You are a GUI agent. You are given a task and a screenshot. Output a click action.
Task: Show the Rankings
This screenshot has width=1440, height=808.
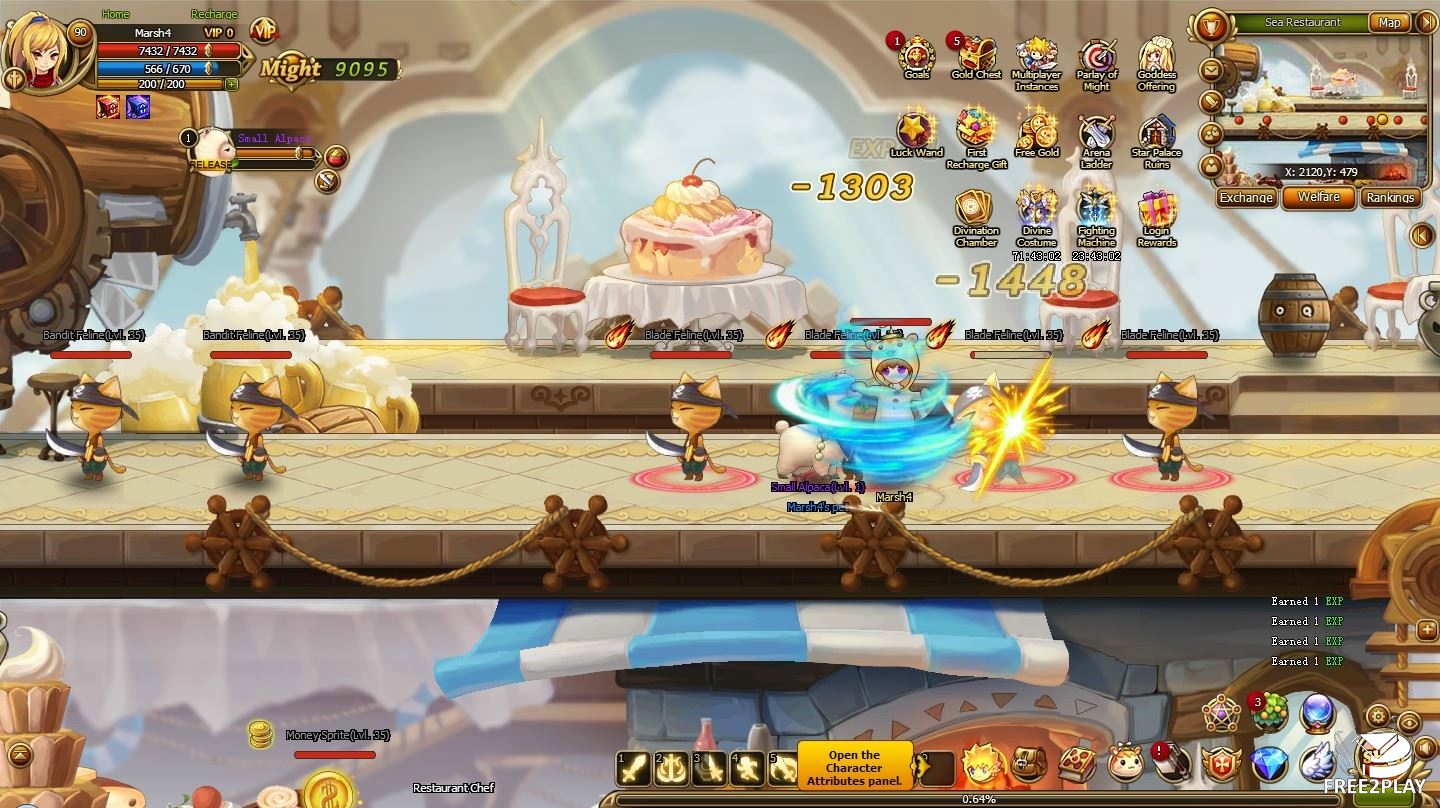pyautogui.click(x=1391, y=197)
